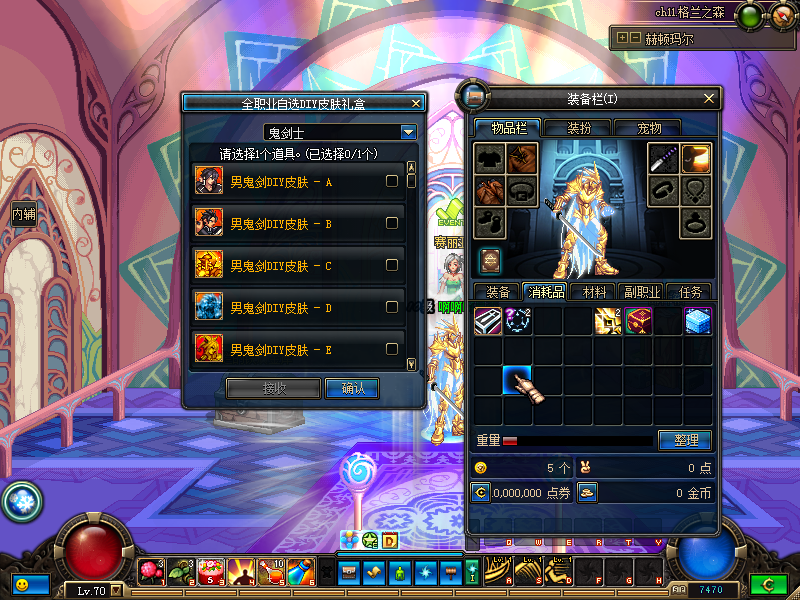The height and width of the screenshot is (600, 800).
Task: Sort inventory with the 整理 button
Action: [685, 440]
